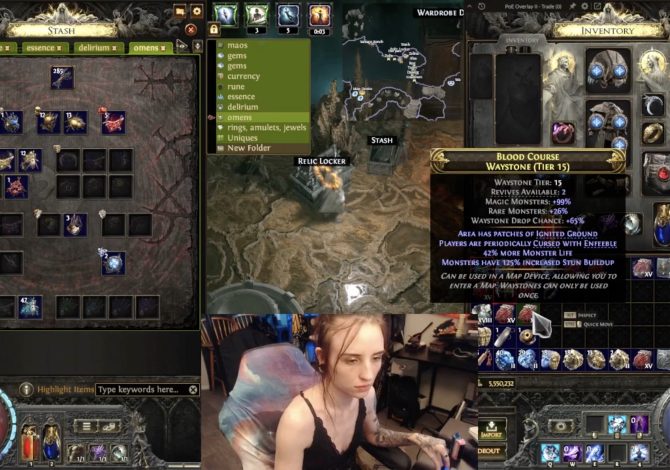Select rune from the tab dropdown
670x470 pixels.
tap(236, 86)
